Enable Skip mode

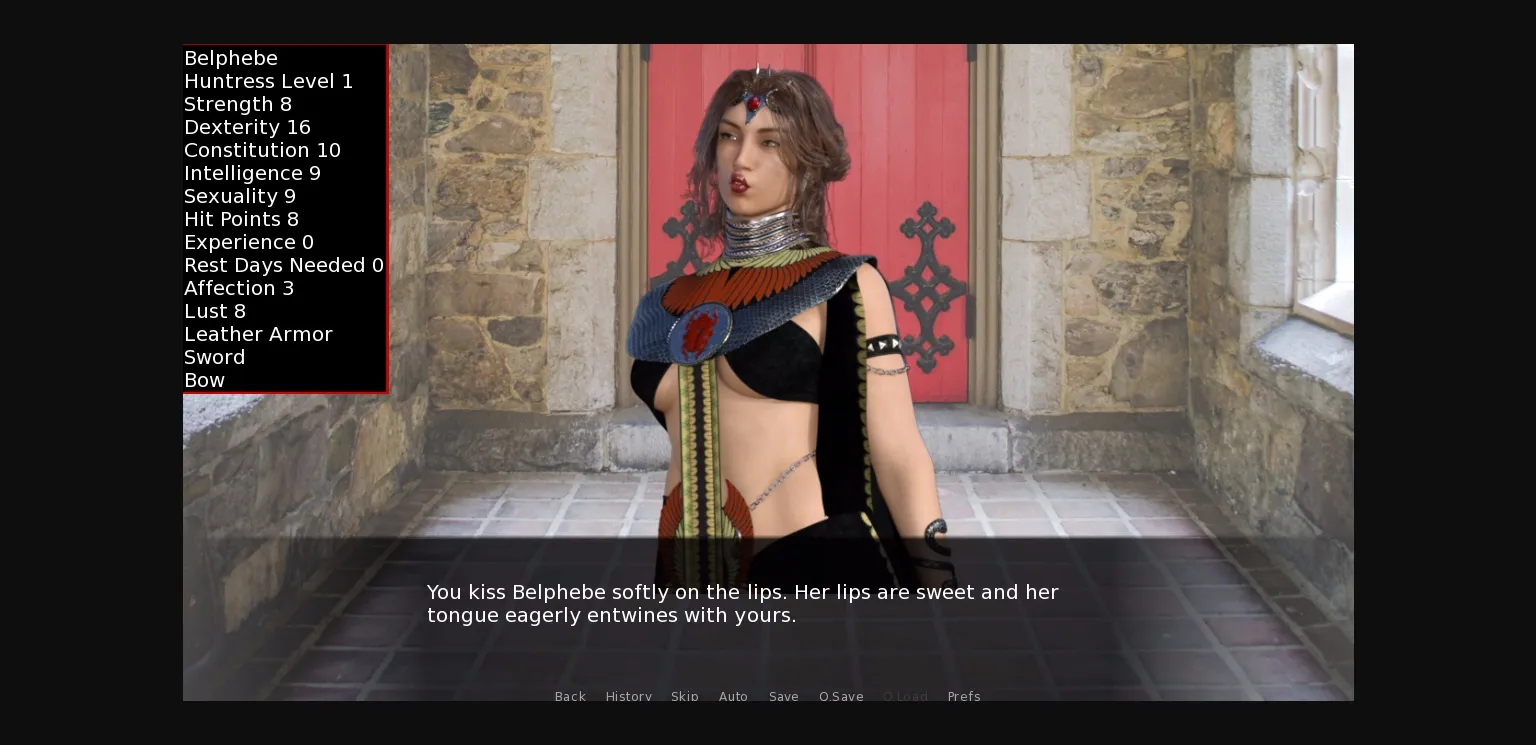(685, 696)
